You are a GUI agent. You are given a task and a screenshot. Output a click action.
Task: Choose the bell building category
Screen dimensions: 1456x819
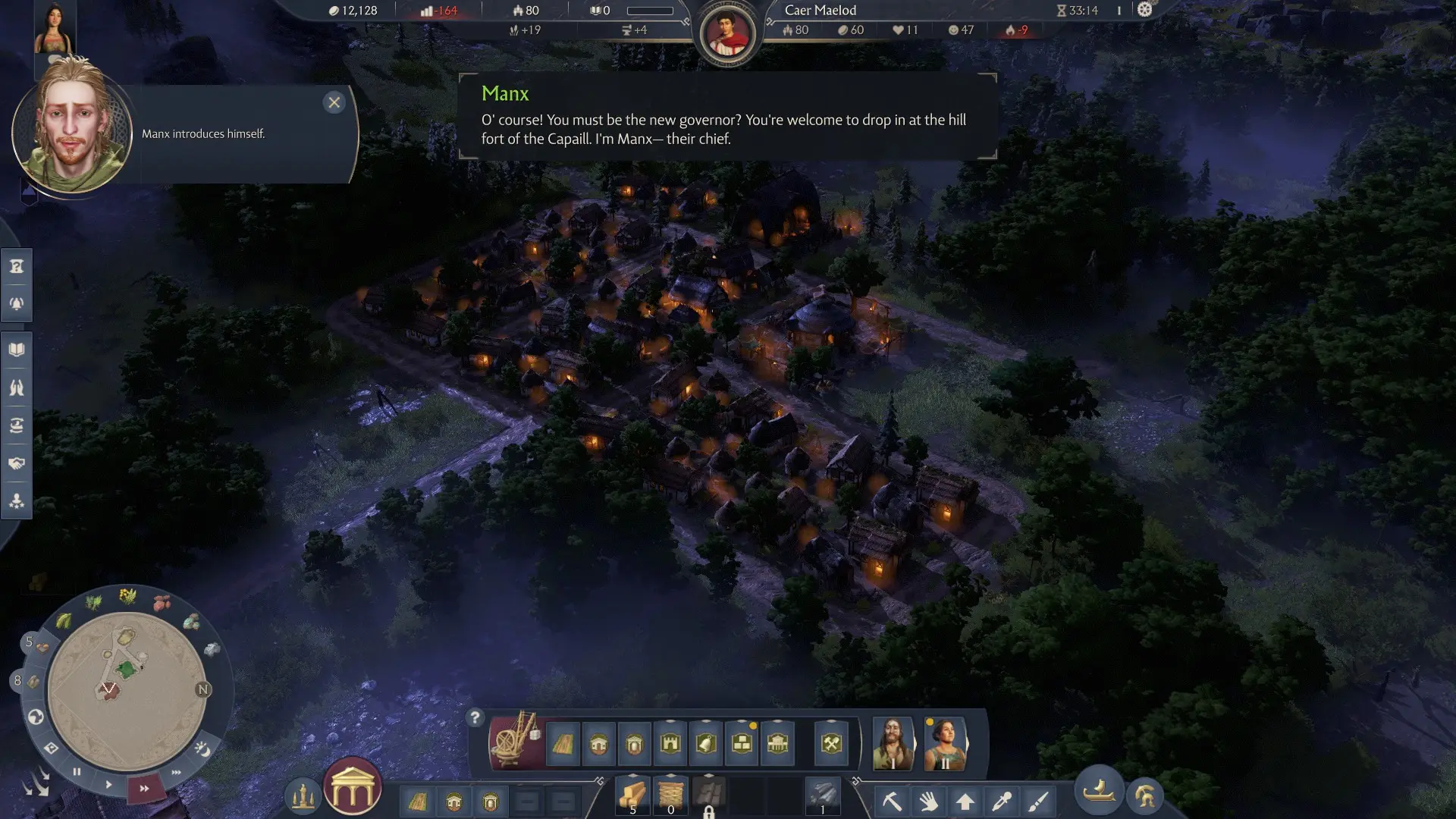705,743
